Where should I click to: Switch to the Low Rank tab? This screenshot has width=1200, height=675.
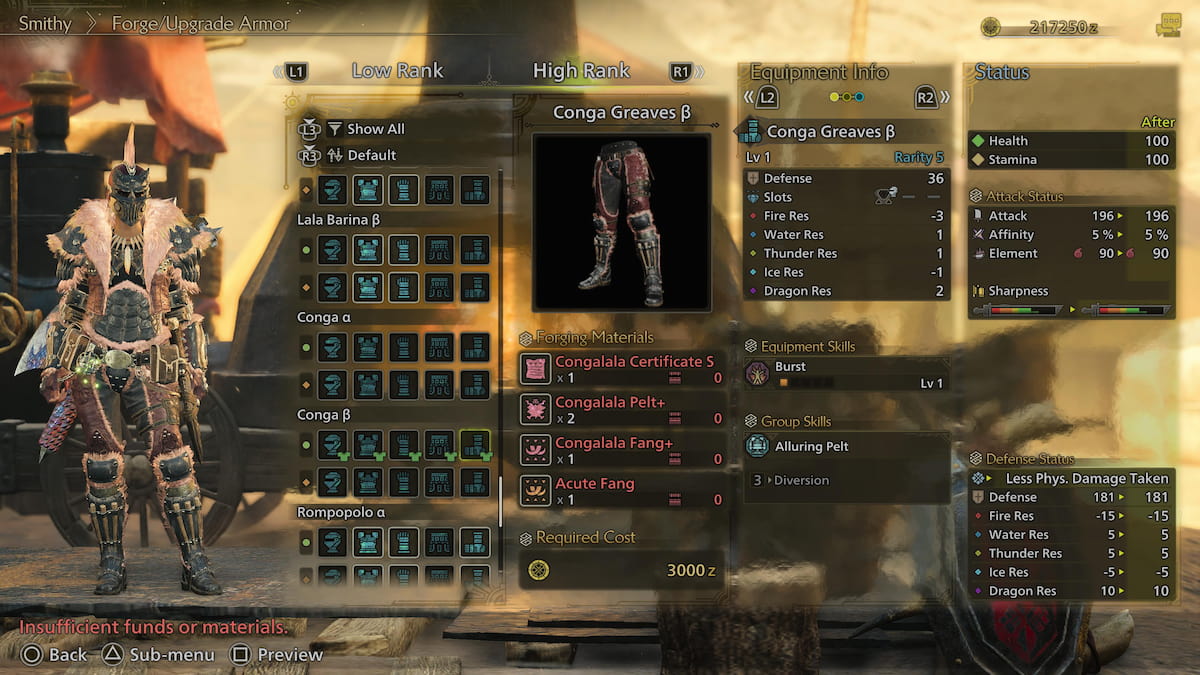pos(397,71)
